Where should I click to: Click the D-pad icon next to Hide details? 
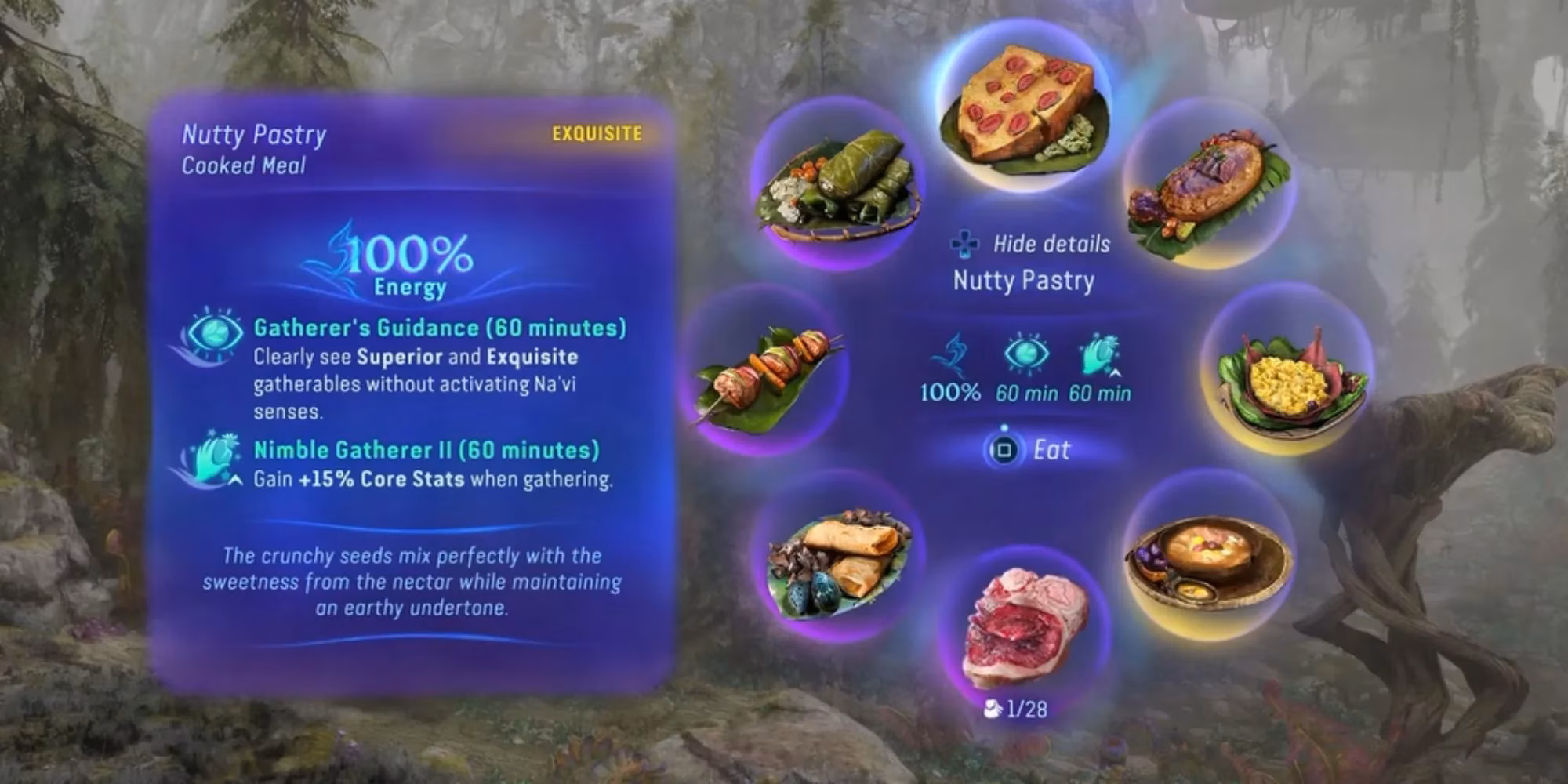point(963,243)
